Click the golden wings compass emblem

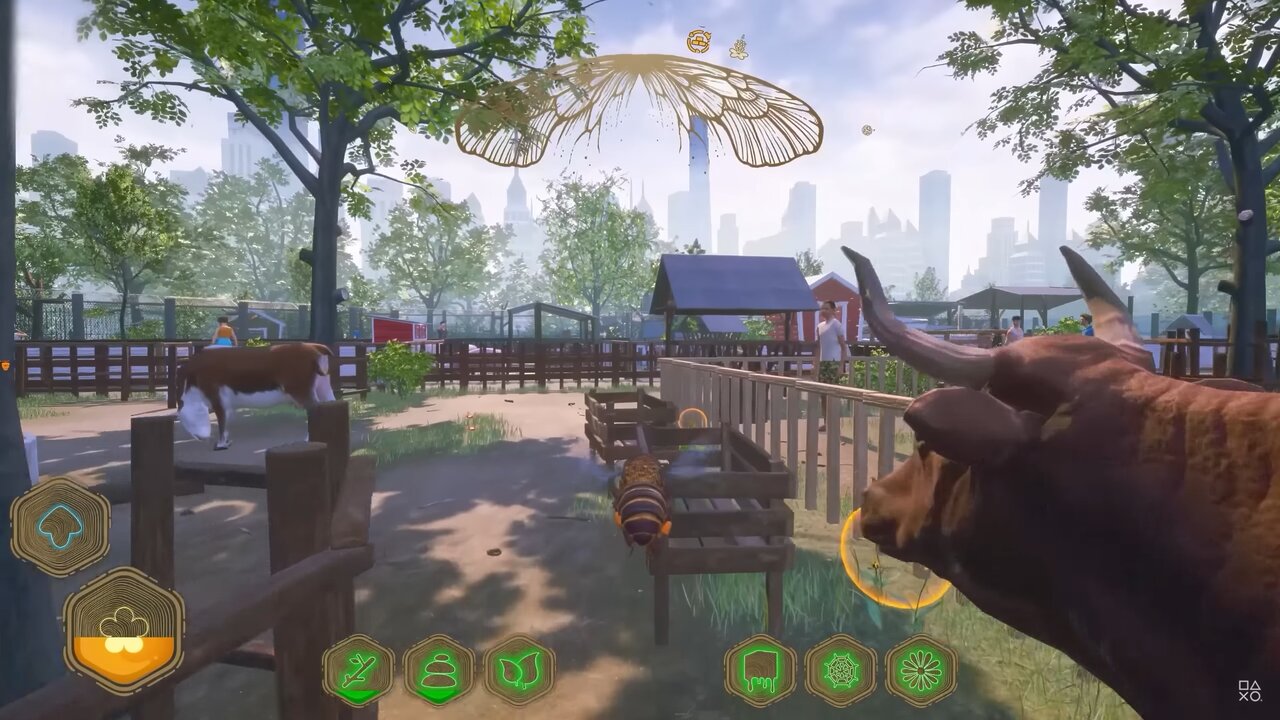[x=639, y=110]
